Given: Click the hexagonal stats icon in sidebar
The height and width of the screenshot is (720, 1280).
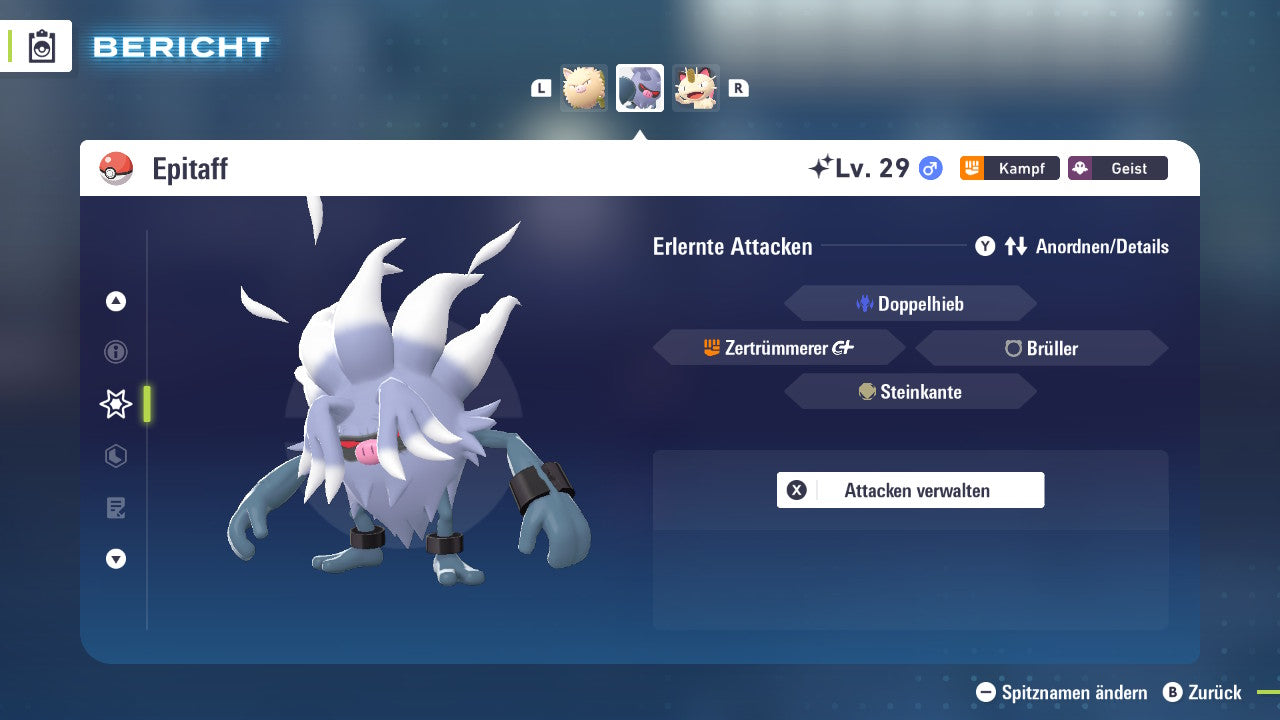Looking at the screenshot, I should (115, 456).
